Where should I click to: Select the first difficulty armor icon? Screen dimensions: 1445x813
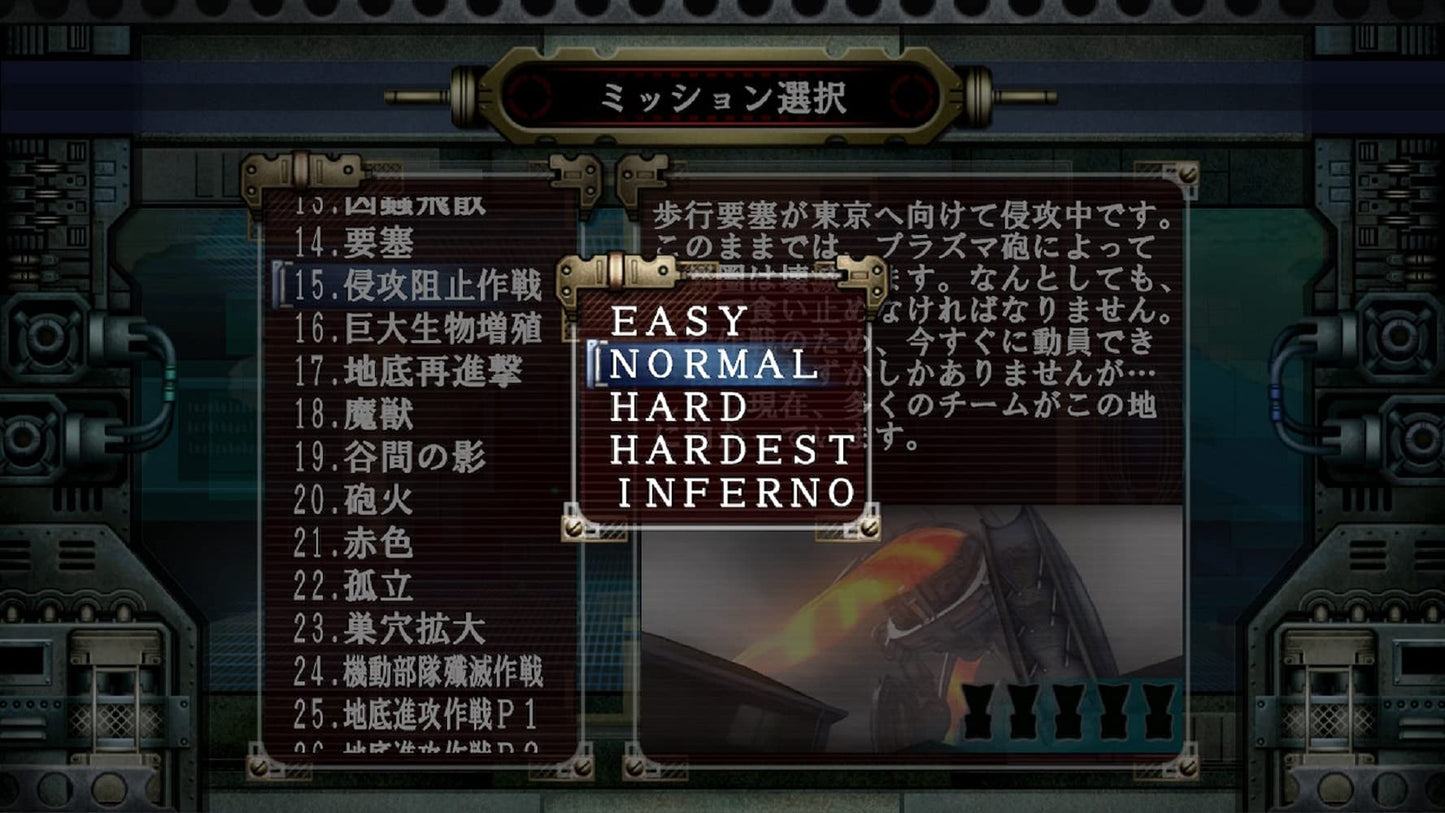click(977, 711)
